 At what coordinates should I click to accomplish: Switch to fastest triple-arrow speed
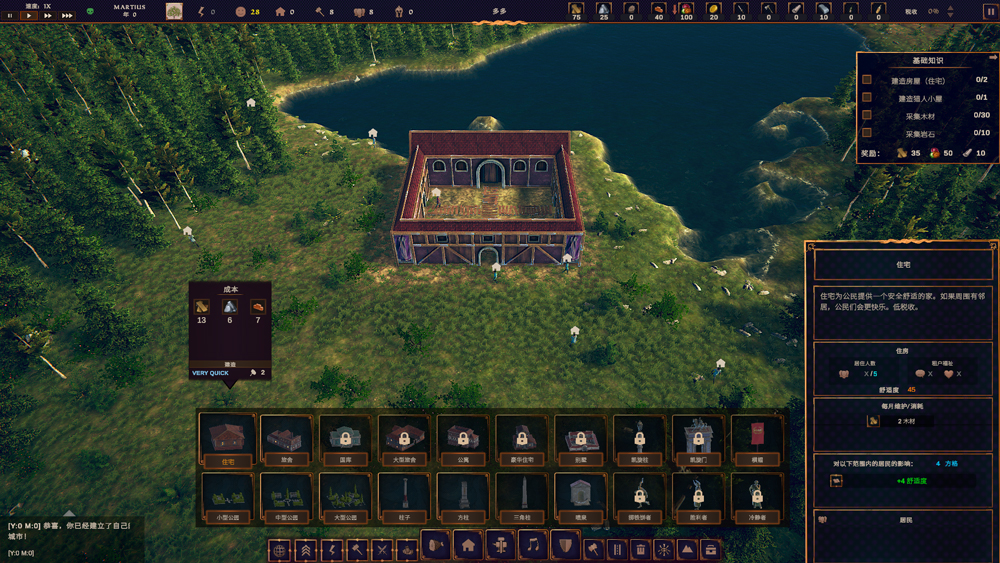tap(67, 16)
